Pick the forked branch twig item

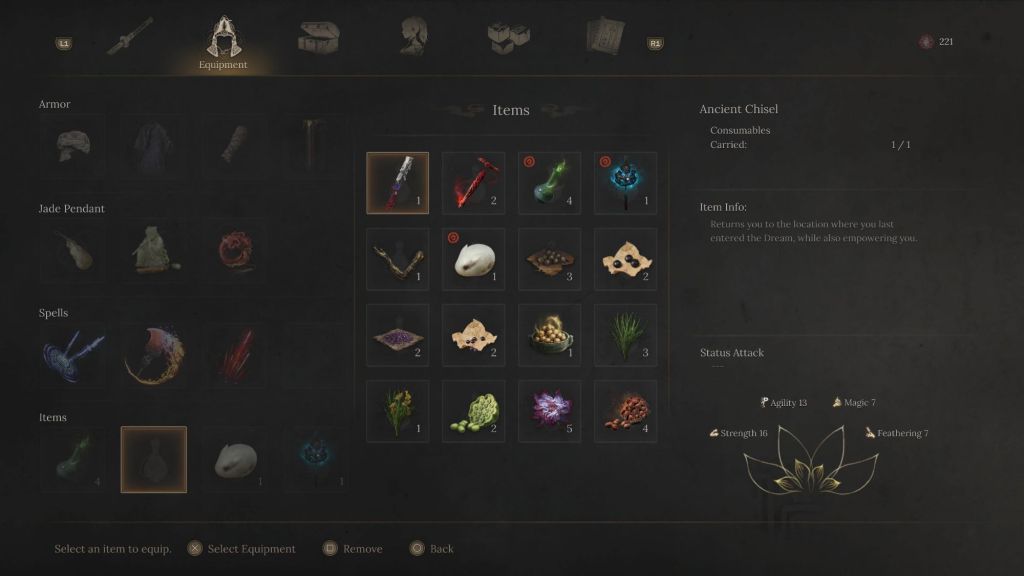click(x=397, y=259)
